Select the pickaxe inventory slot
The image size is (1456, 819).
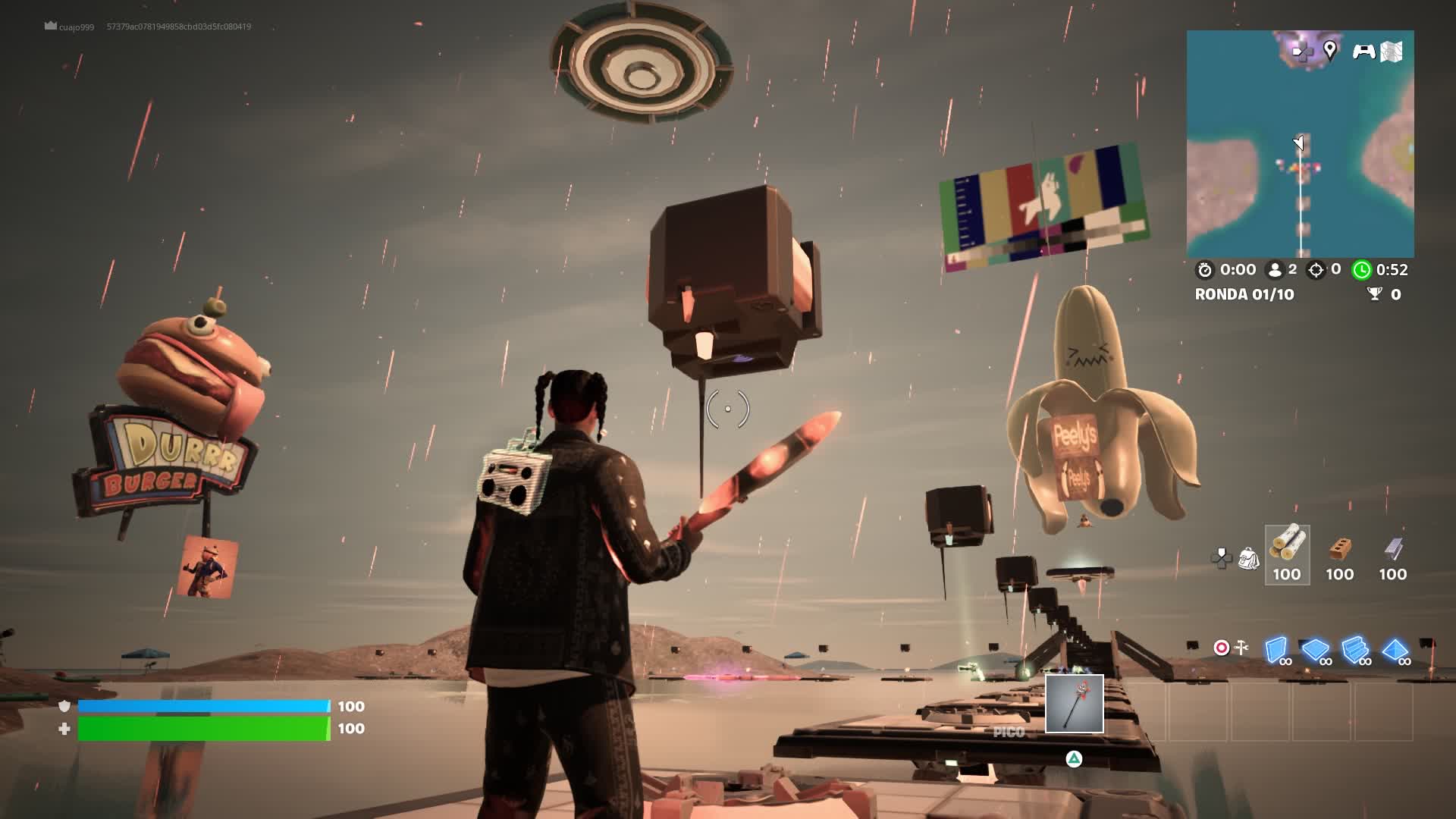(x=1074, y=704)
